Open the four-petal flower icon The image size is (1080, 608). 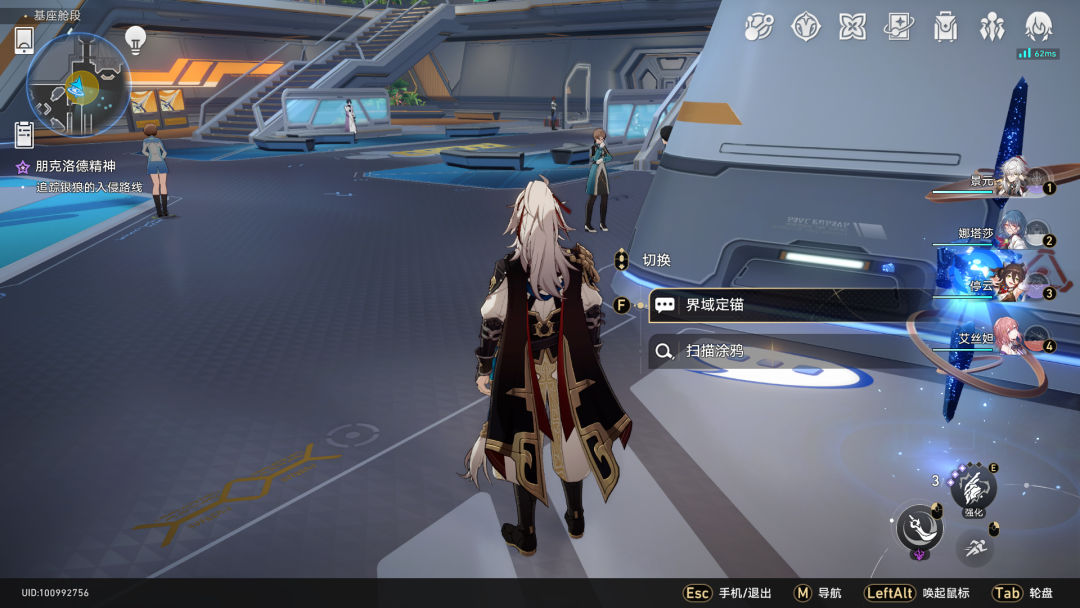852,27
